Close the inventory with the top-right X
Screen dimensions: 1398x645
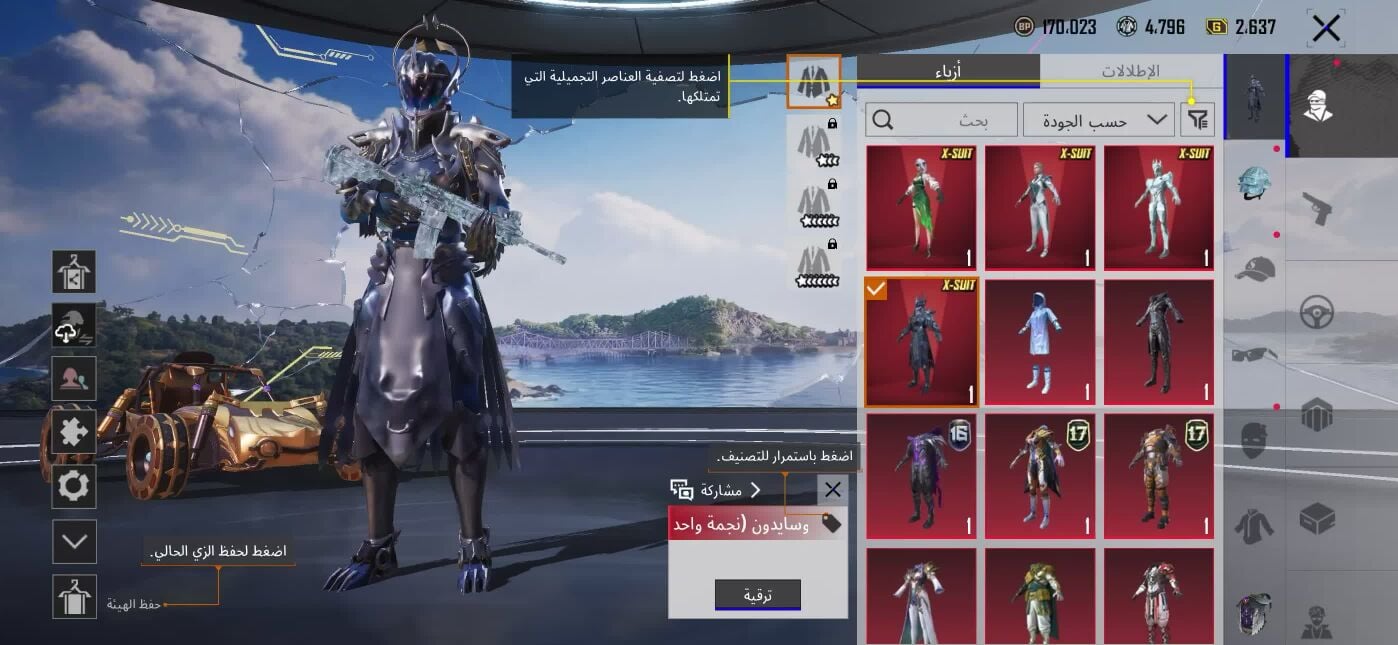click(1326, 28)
